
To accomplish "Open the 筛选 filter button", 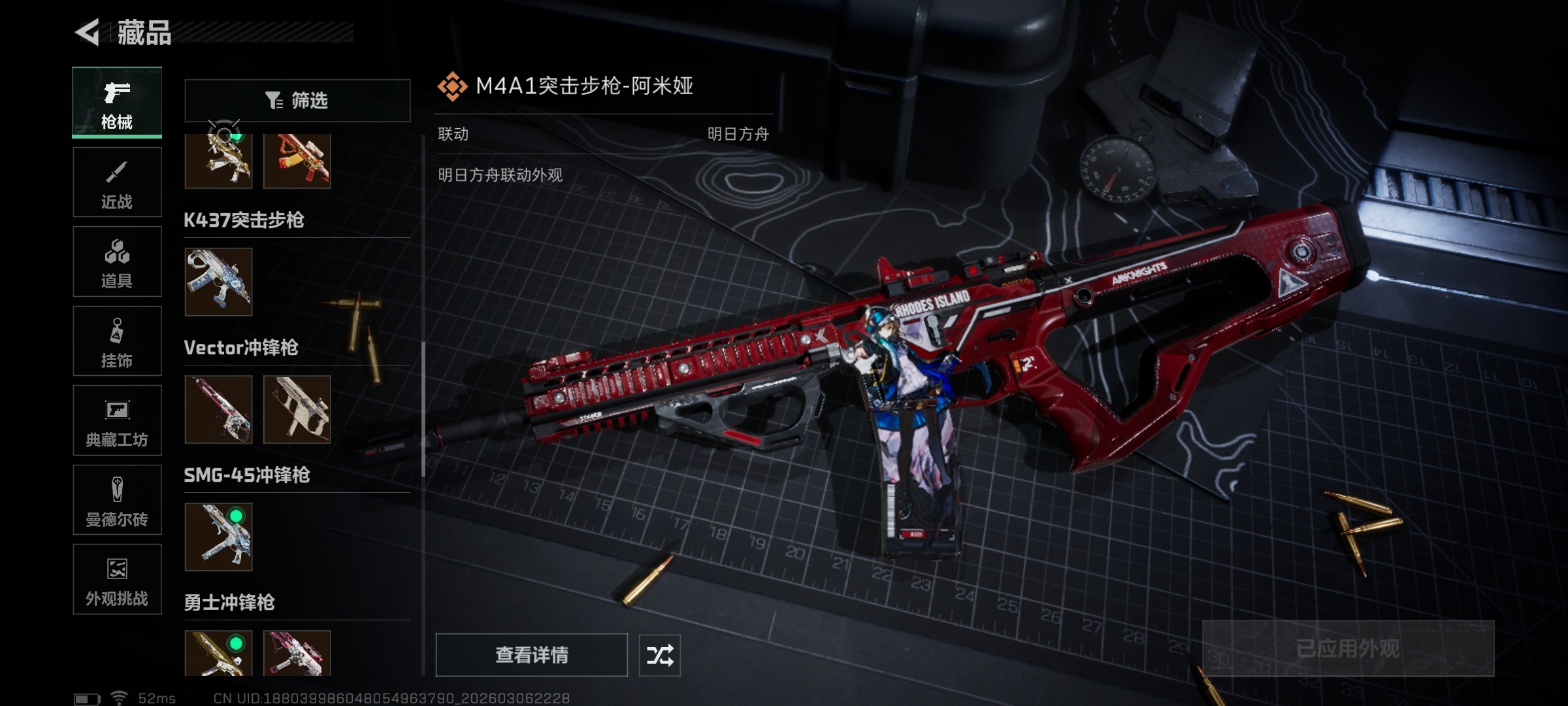I will [297, 101].
